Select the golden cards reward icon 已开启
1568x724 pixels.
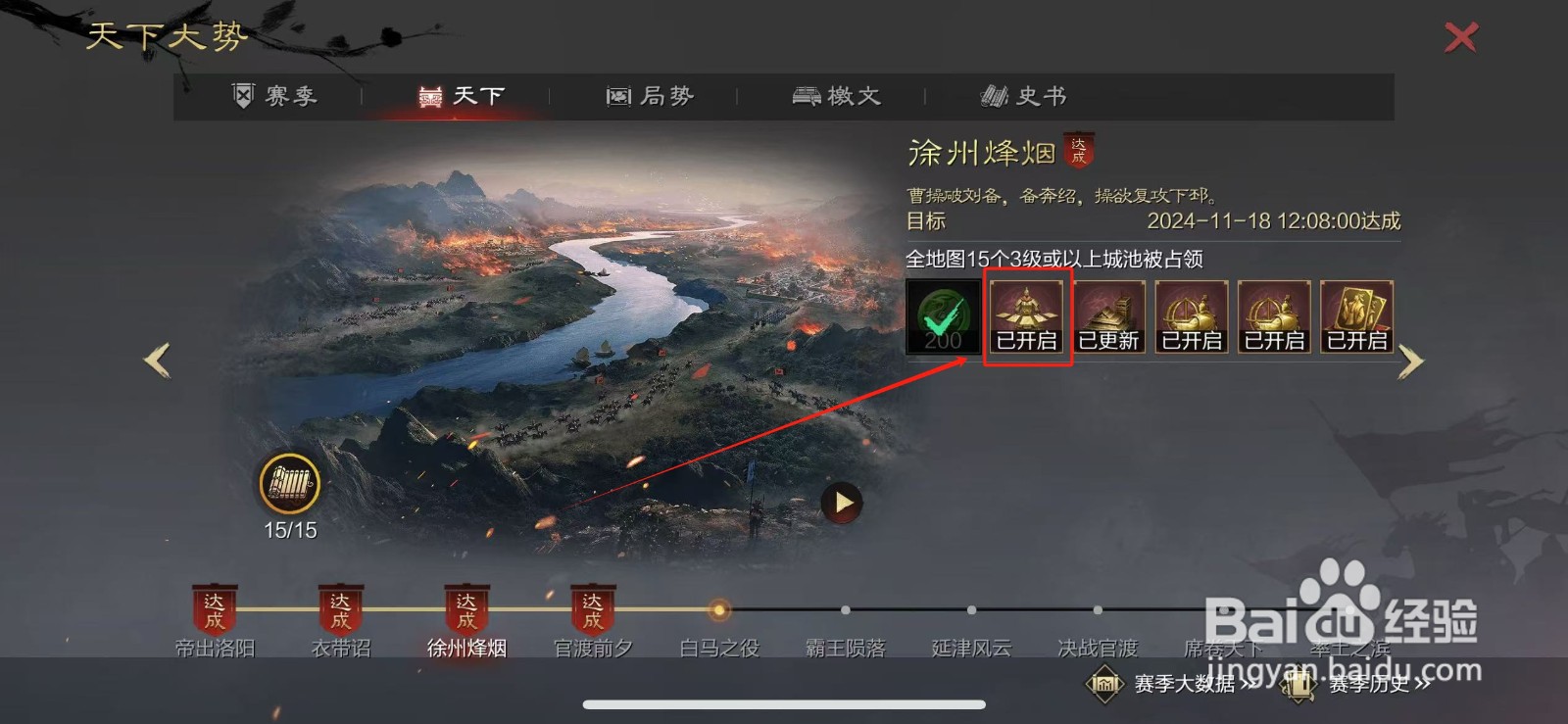1356,315
